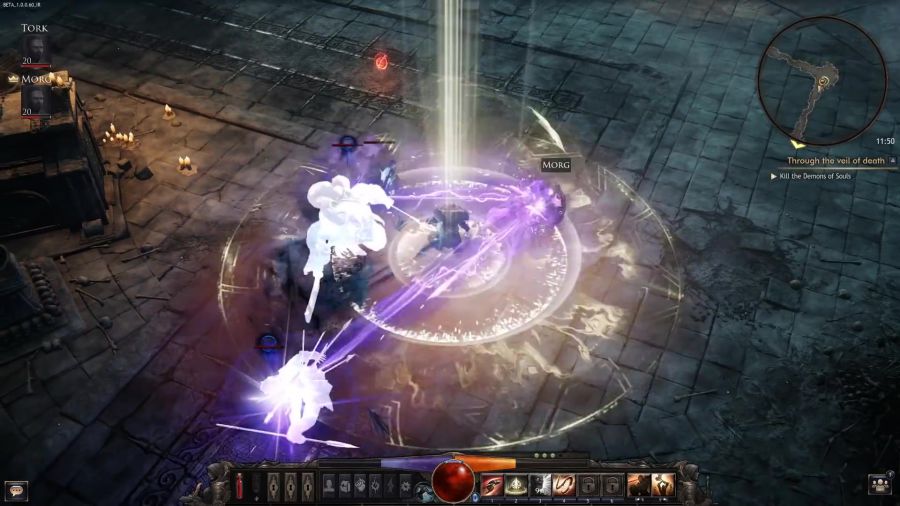Activate the red swirling whip skill
Screen dimensions: 900x506
[565, 486]
